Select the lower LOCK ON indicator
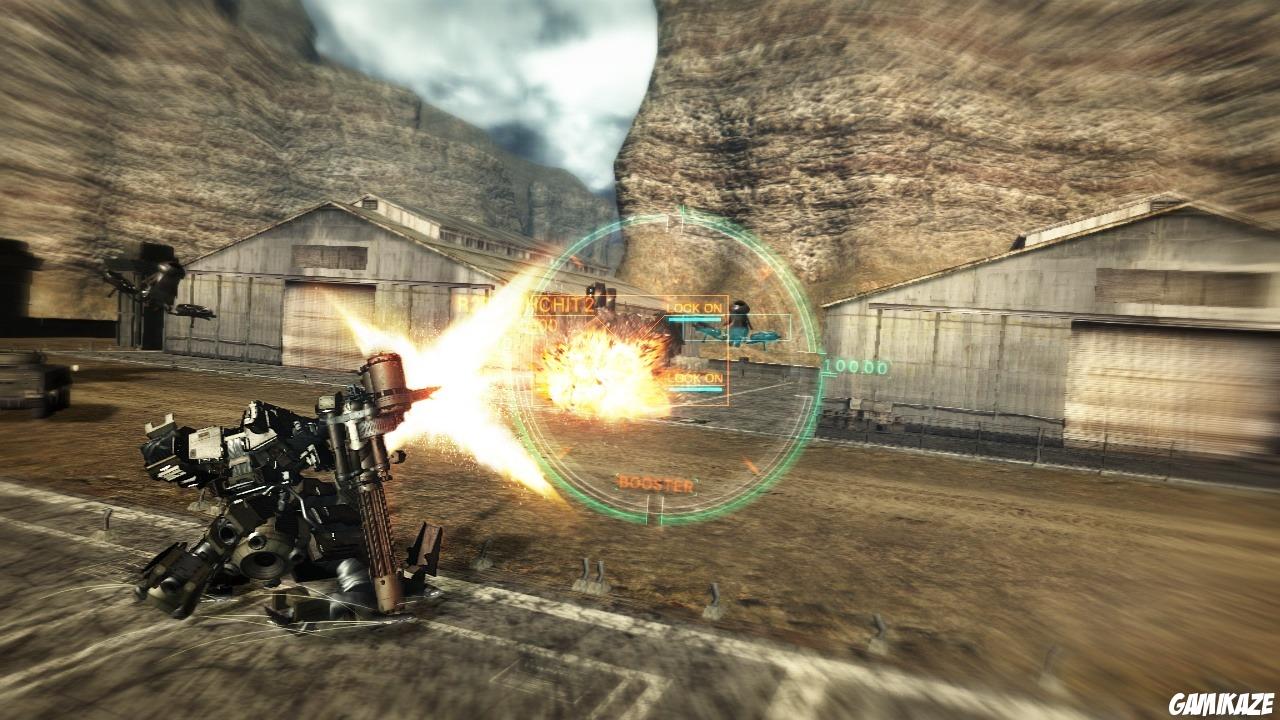The width and height of the screenshot is (1280, 720). click(694, 378)
